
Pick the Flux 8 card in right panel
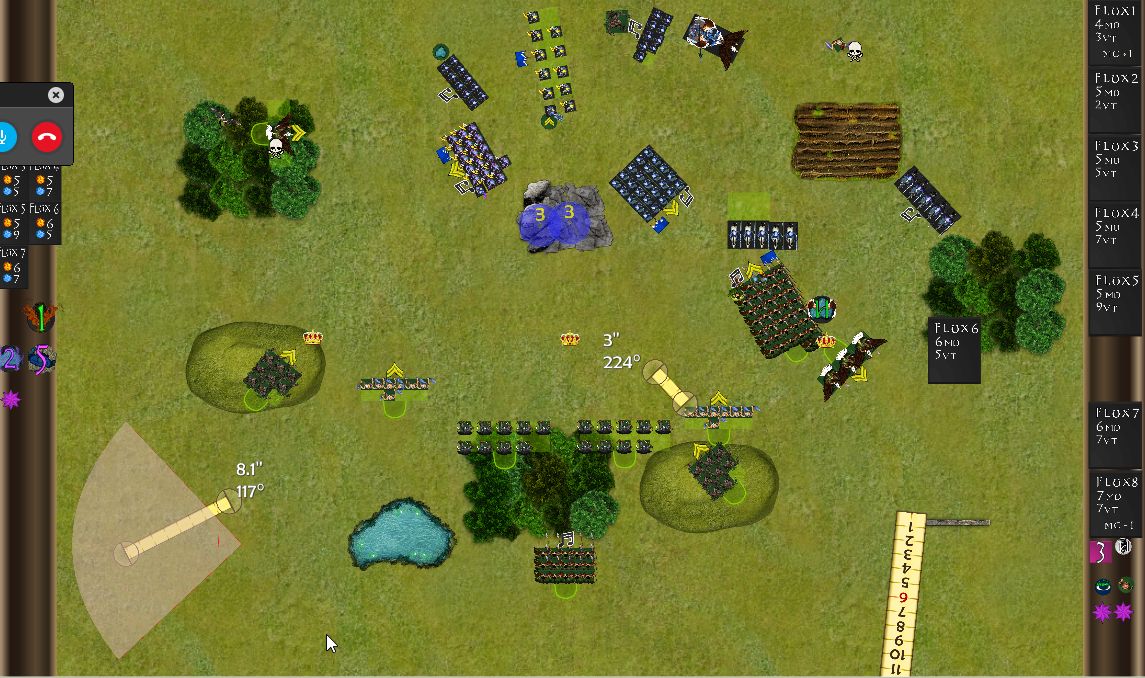coord(1116,503)
